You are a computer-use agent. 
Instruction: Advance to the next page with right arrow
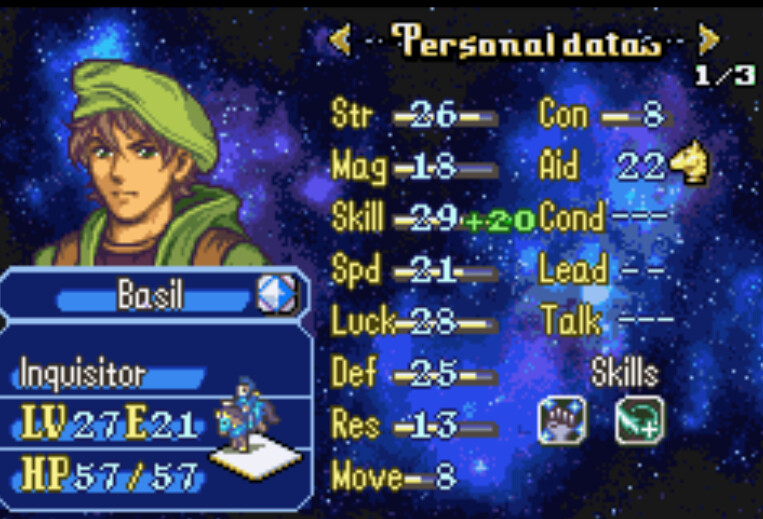(709, 40)
